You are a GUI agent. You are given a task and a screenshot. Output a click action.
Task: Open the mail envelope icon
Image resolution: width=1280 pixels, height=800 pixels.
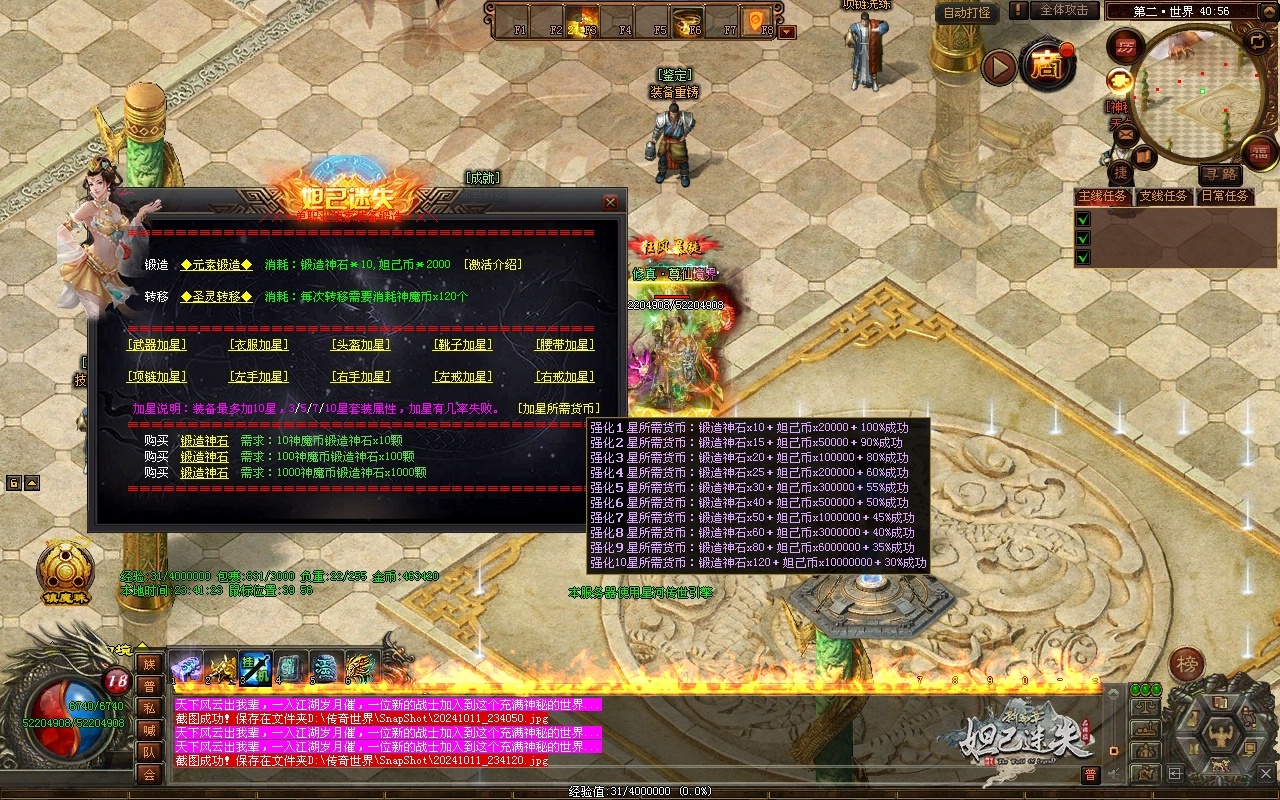click(1126, 132)
